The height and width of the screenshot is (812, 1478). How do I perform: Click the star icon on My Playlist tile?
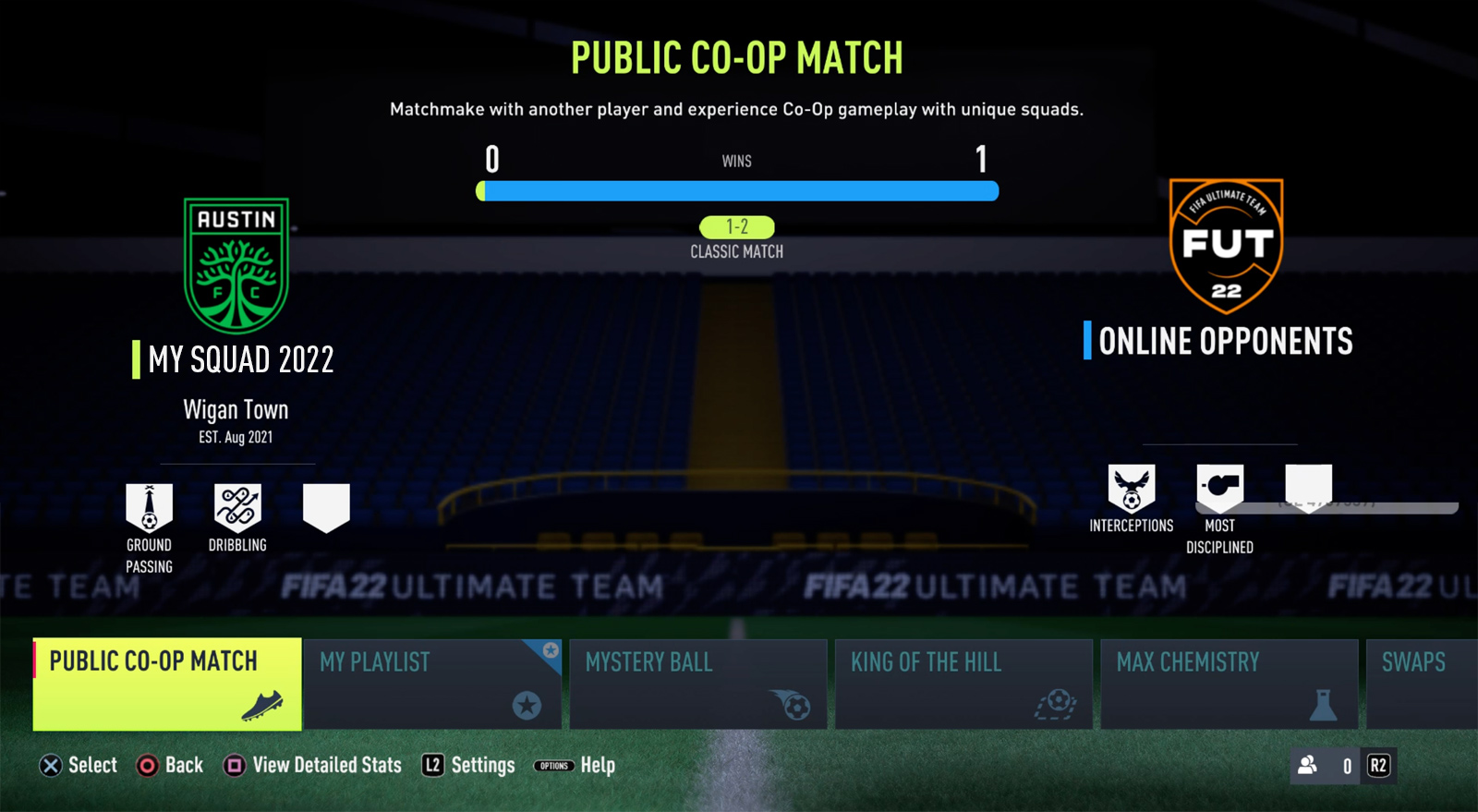[x=527, y=707]
